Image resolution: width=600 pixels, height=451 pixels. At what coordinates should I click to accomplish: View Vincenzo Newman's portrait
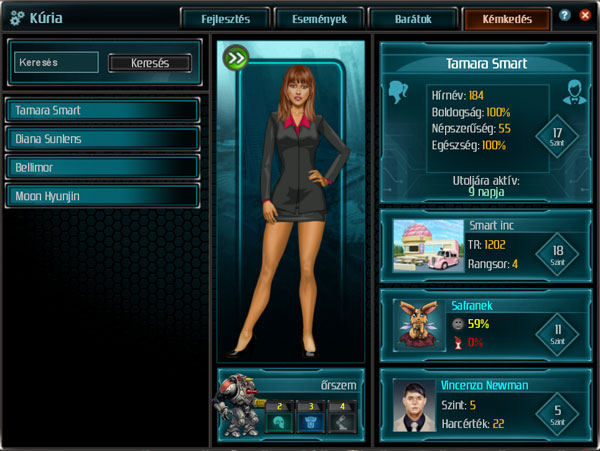tap(413, 404)
